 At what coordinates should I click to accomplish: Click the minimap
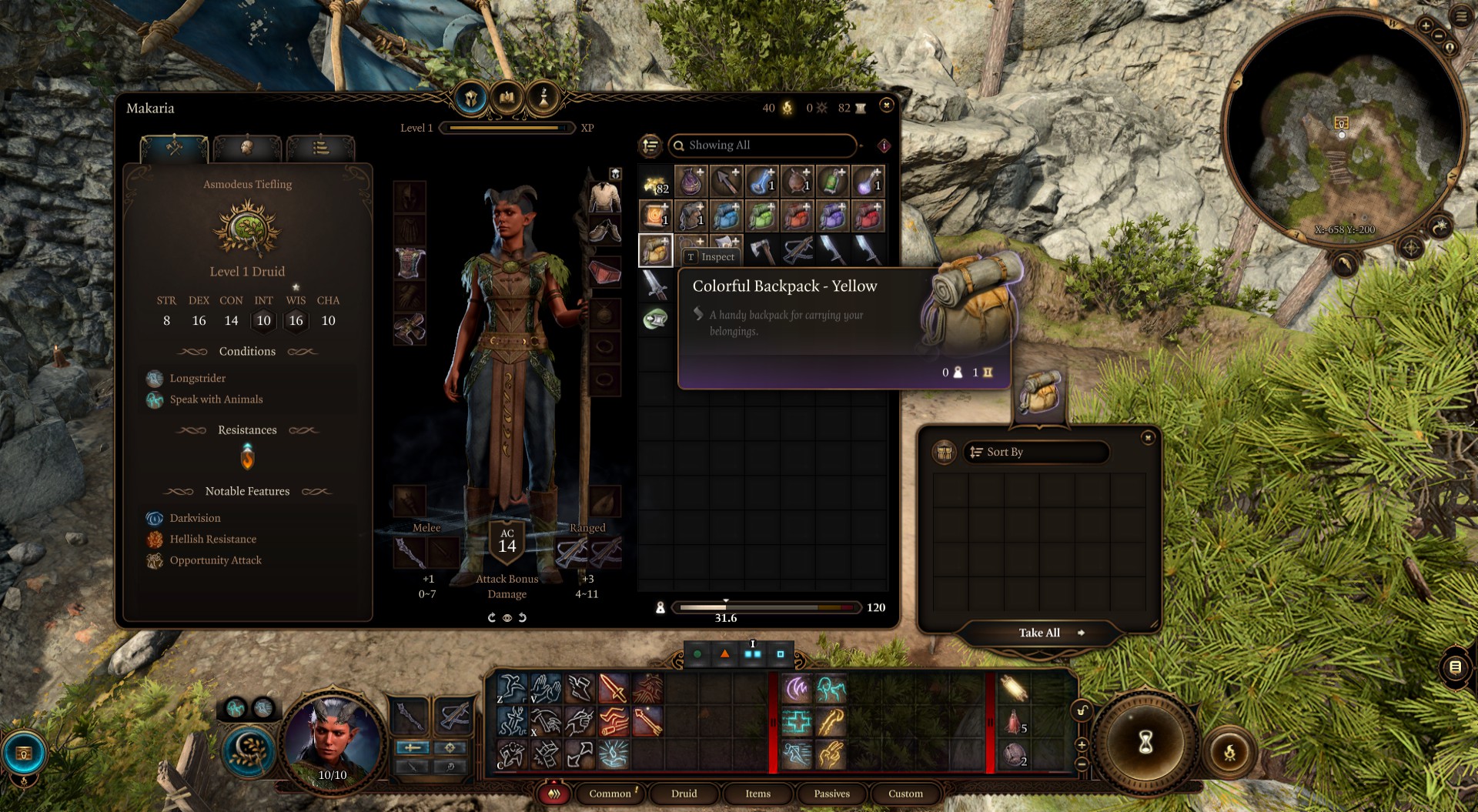1343,129
